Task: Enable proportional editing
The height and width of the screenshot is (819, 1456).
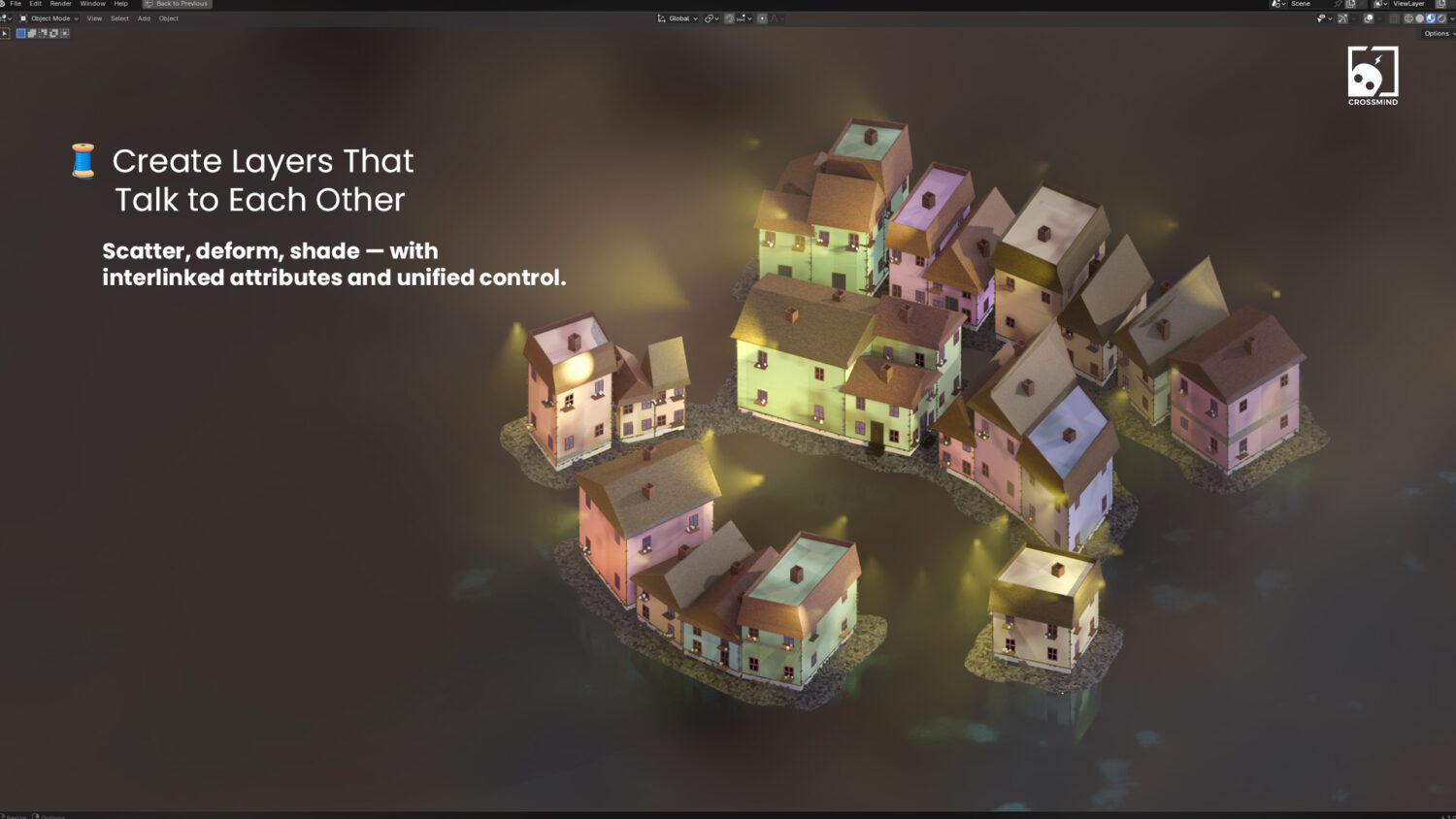Action: (762, 17)
